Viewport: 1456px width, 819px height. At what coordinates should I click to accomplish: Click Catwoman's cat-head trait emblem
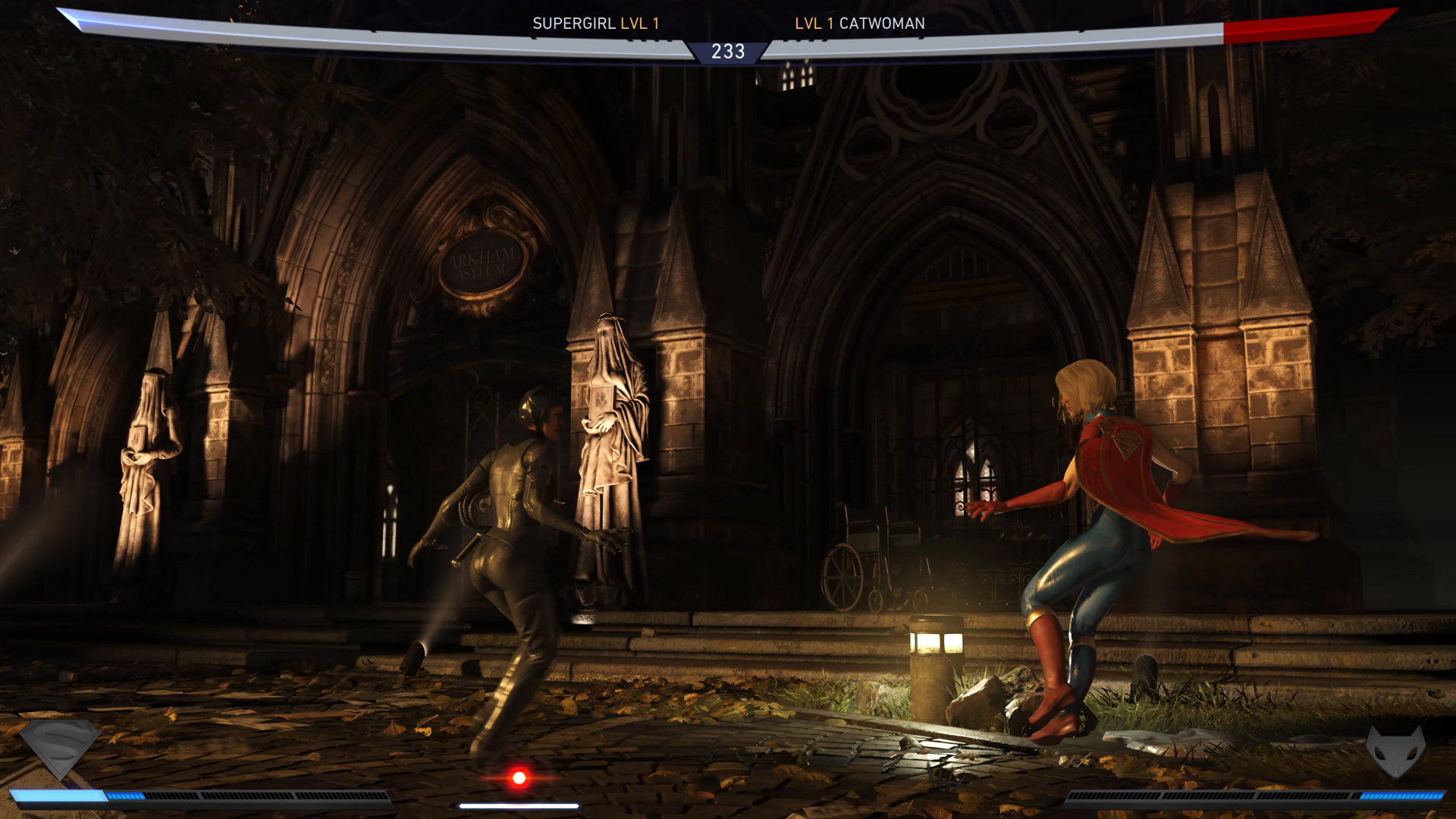(x=1395, y=751)
